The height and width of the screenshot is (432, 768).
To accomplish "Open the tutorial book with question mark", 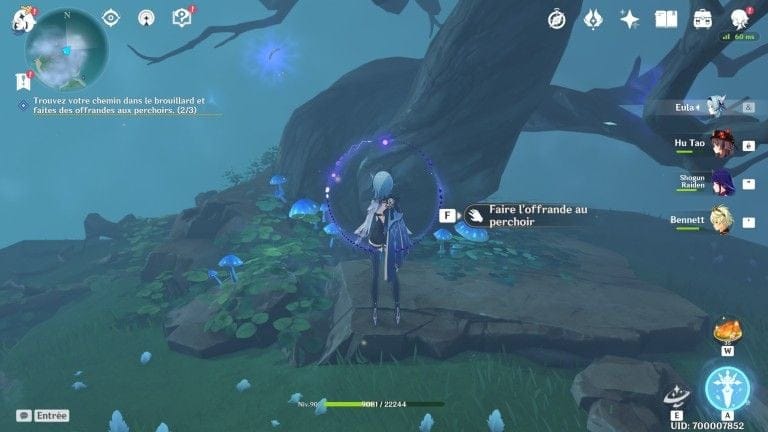I will 181,17.
